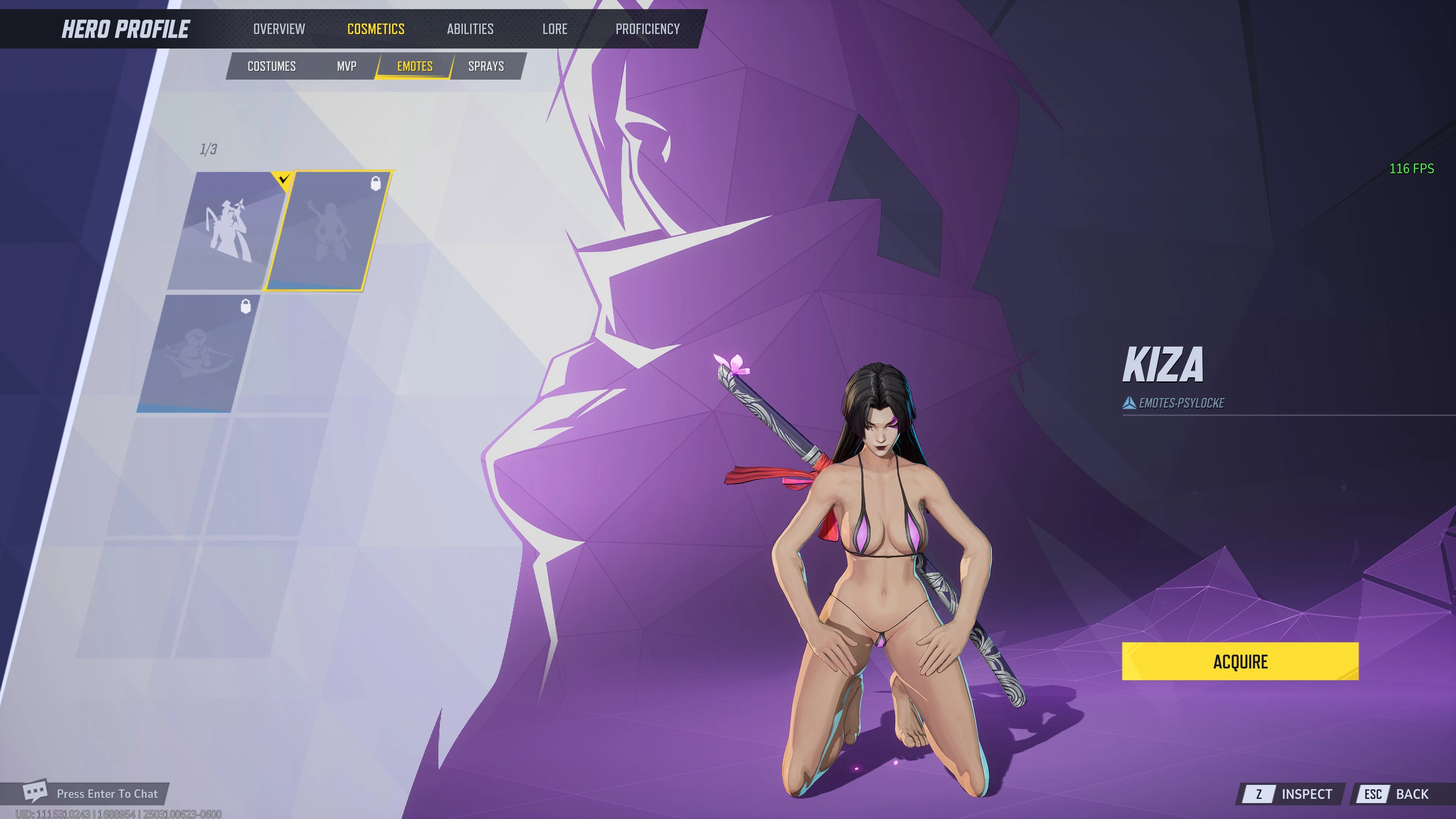Switch to the MVP sub-tab

coord(347,66)
